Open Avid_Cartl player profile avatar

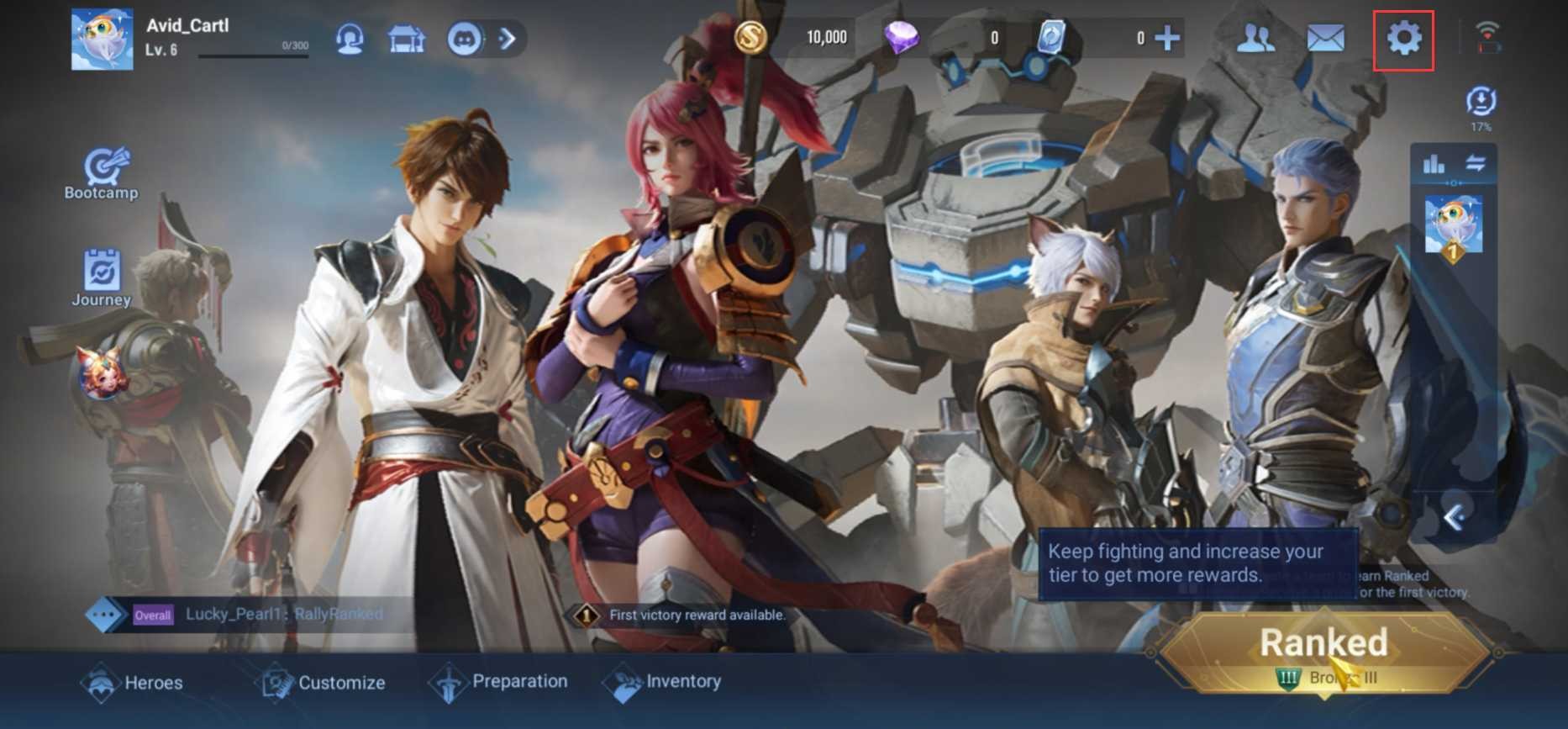102,40
